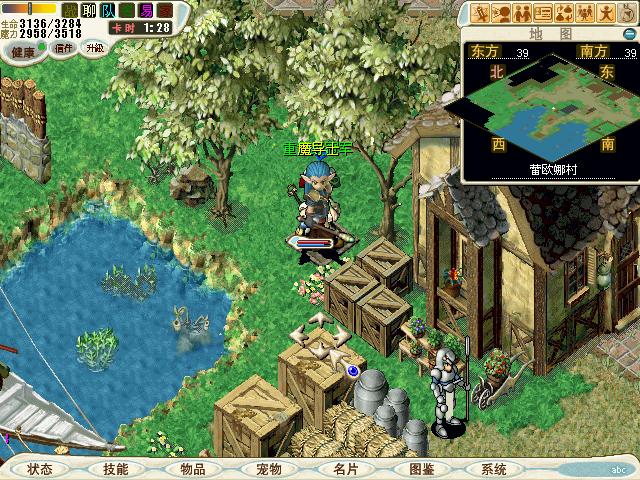Select the name card exchange icon
The image size is (640, 480).
543,13
